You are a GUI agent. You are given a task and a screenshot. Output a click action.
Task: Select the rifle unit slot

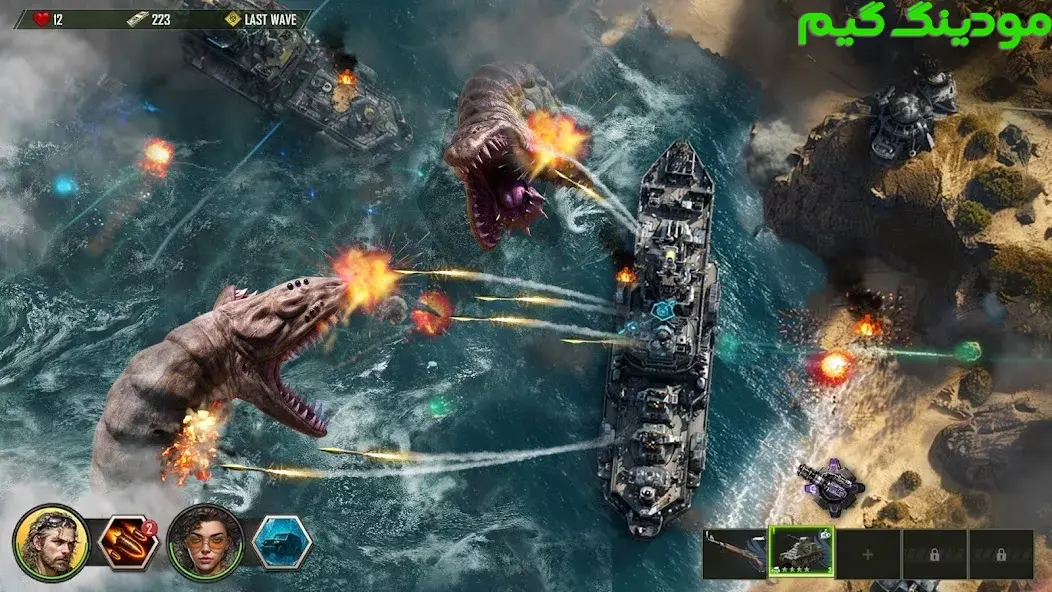(x=734, y=554)
